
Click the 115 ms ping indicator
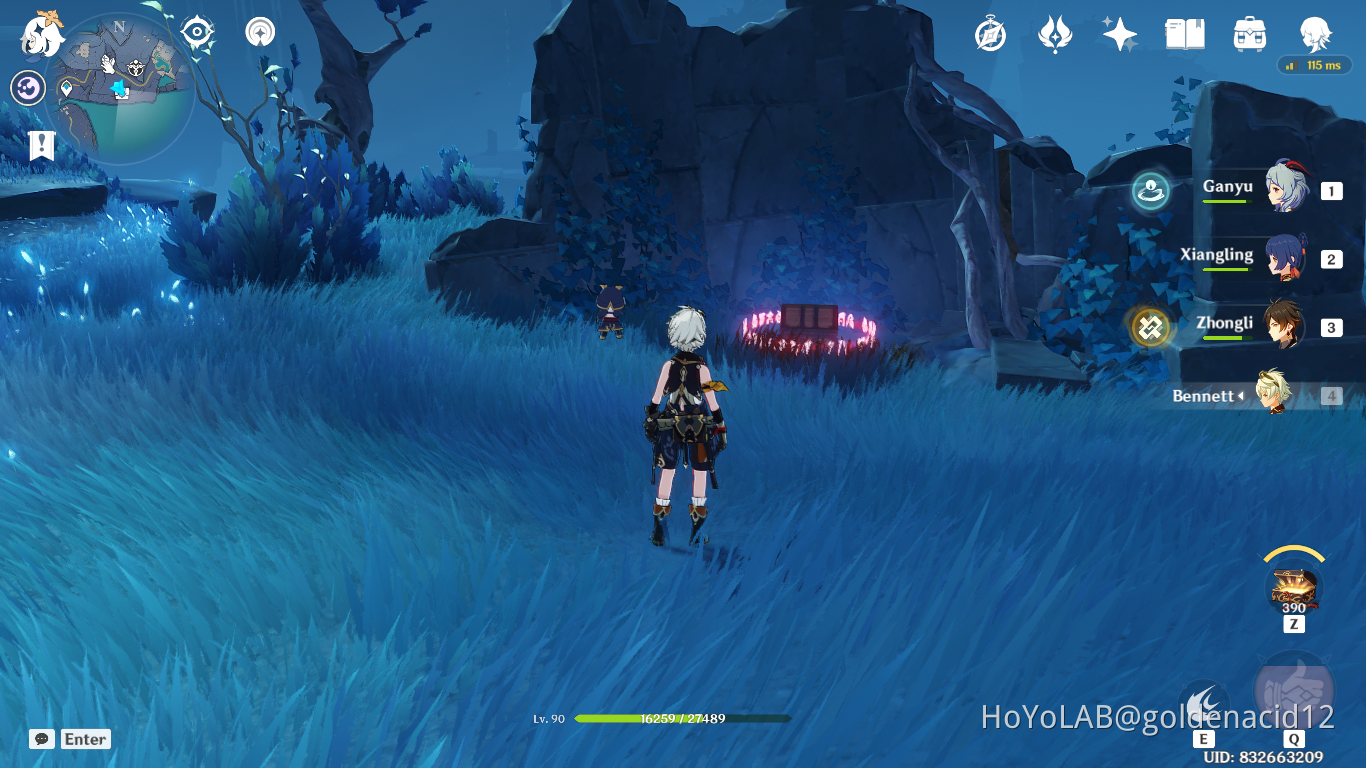point(1315,66)
